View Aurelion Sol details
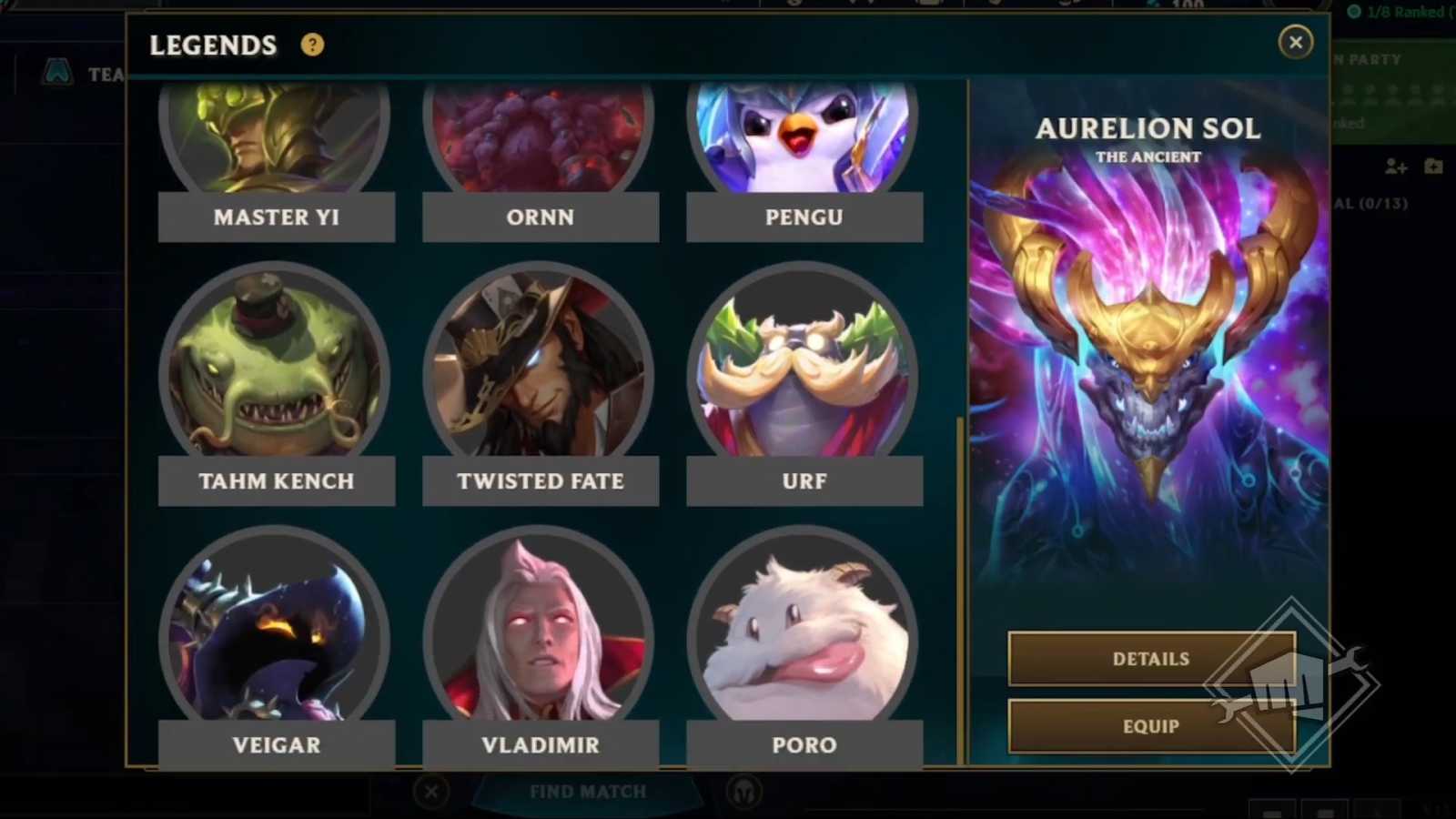The image size is (1456, 819). (x=1150, y=658)
